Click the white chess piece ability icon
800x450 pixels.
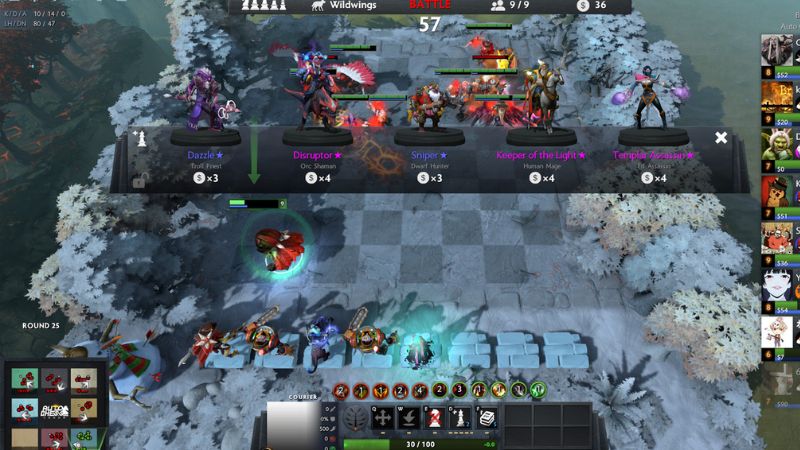point(461,419)
